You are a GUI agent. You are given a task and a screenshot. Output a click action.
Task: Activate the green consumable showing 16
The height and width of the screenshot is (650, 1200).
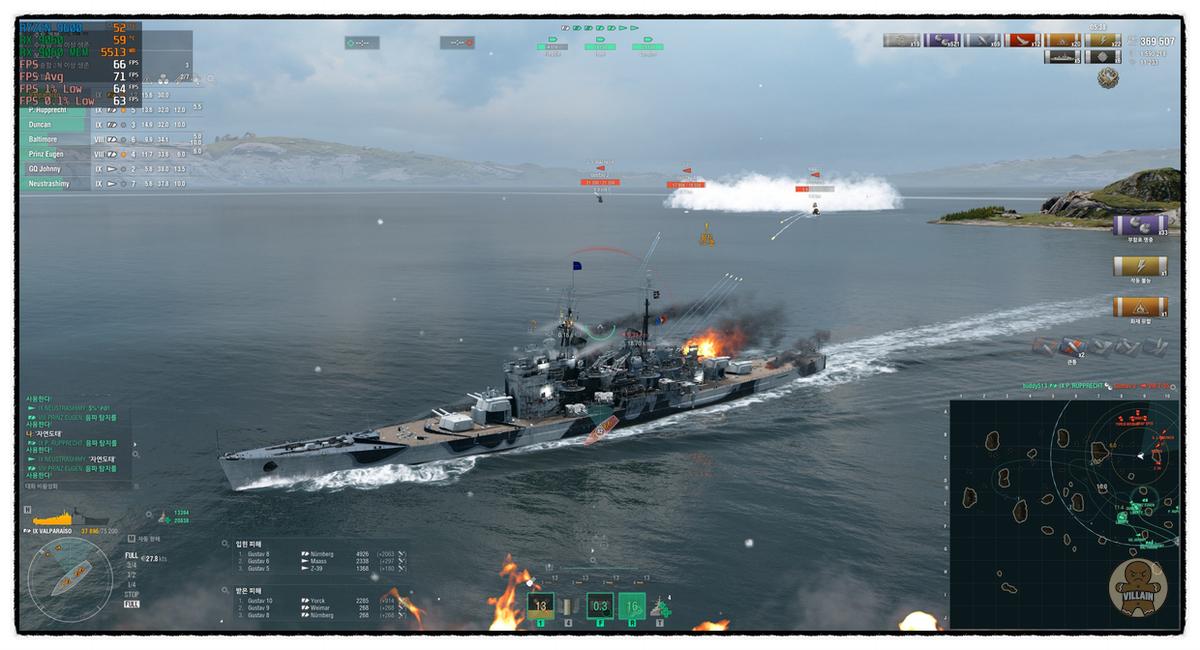click(631, 605)
